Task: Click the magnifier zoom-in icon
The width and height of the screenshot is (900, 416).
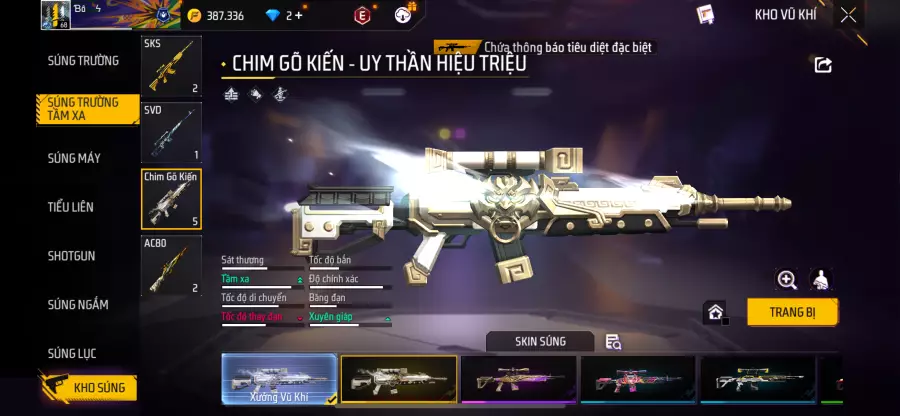Action: point(787,280)
